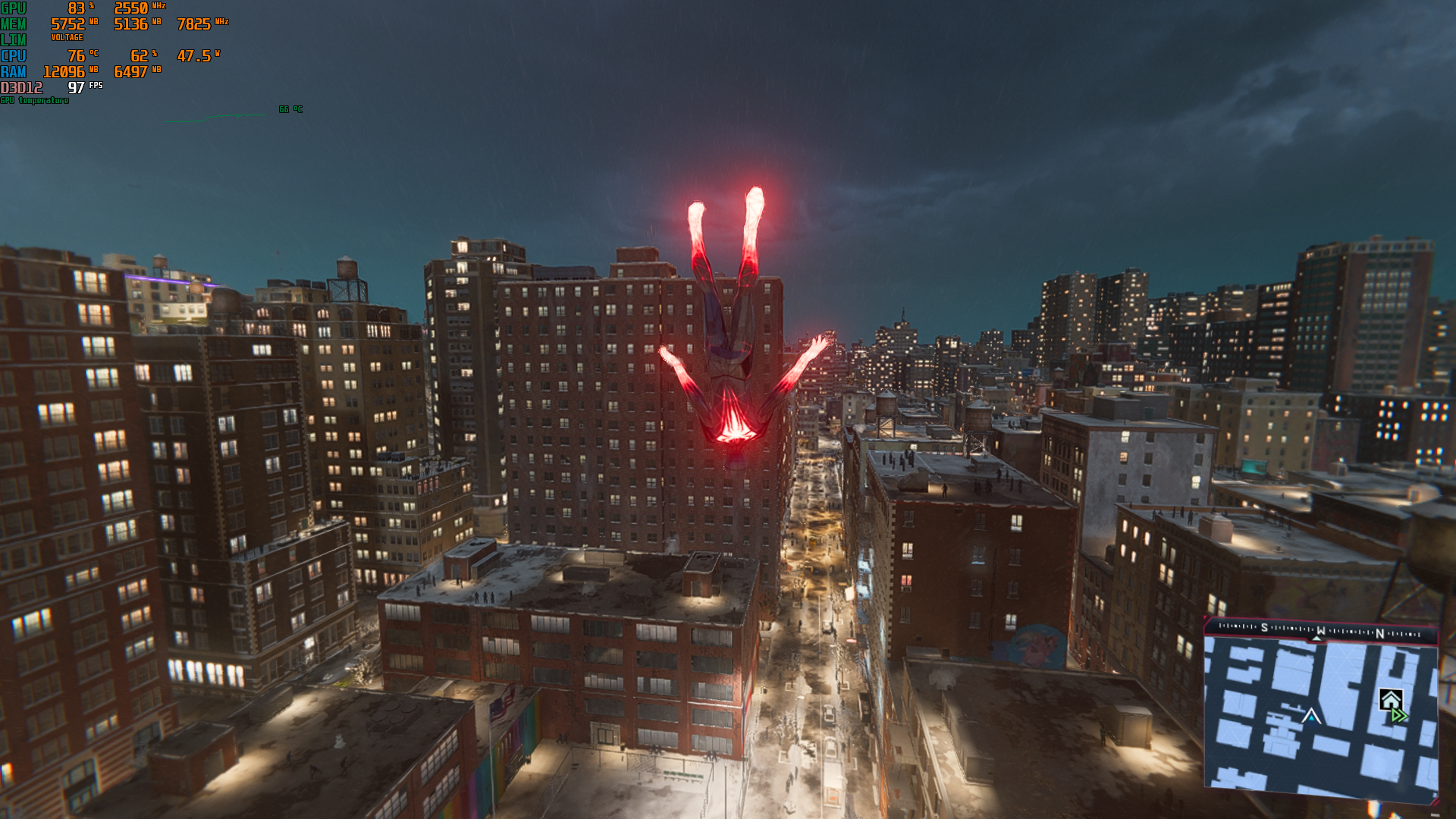Click the compass strip above the minimap
The width and height of the screenshot is (1456, 819).
(x=1320, y=629)
